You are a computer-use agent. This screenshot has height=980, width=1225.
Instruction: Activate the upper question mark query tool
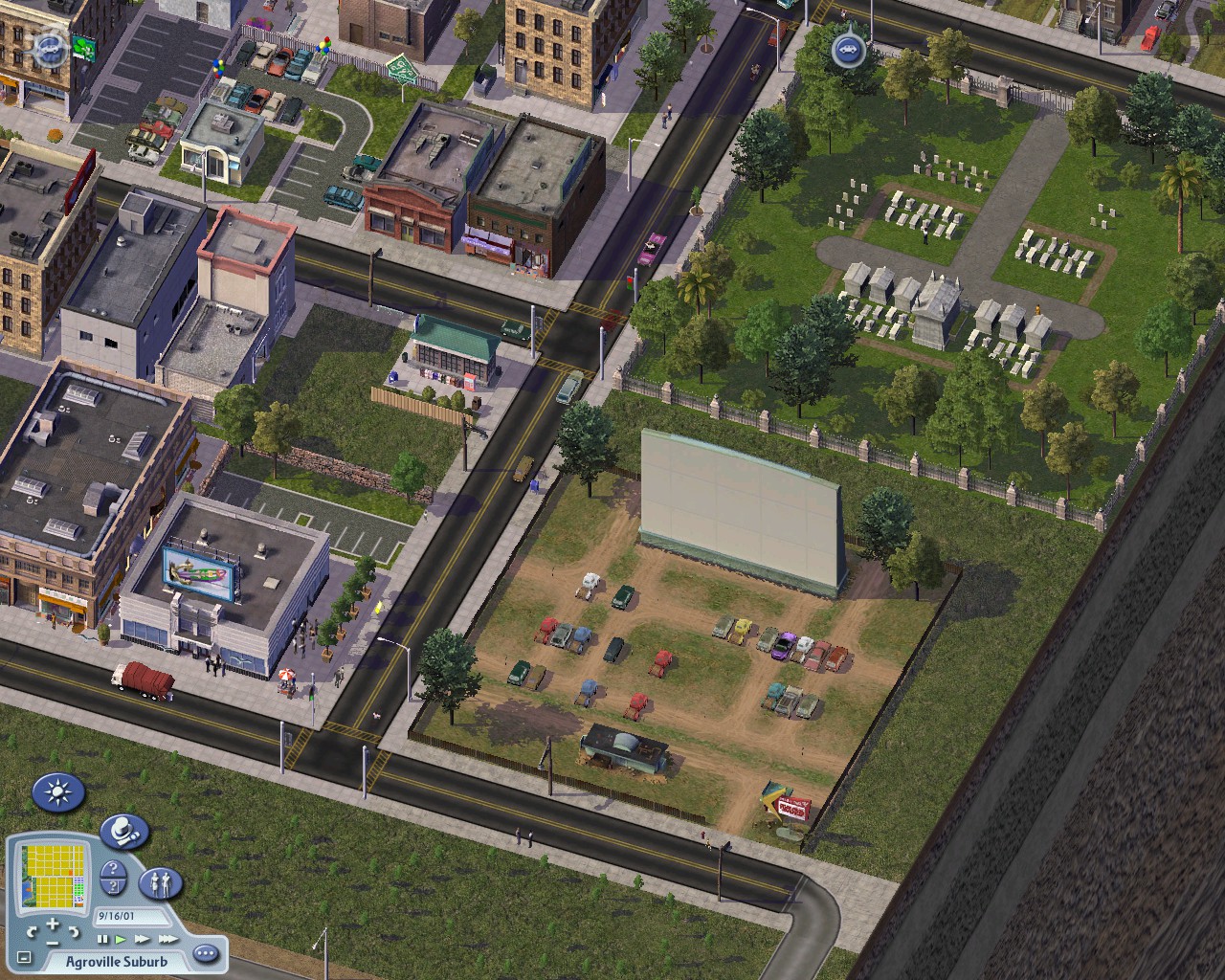113,871
